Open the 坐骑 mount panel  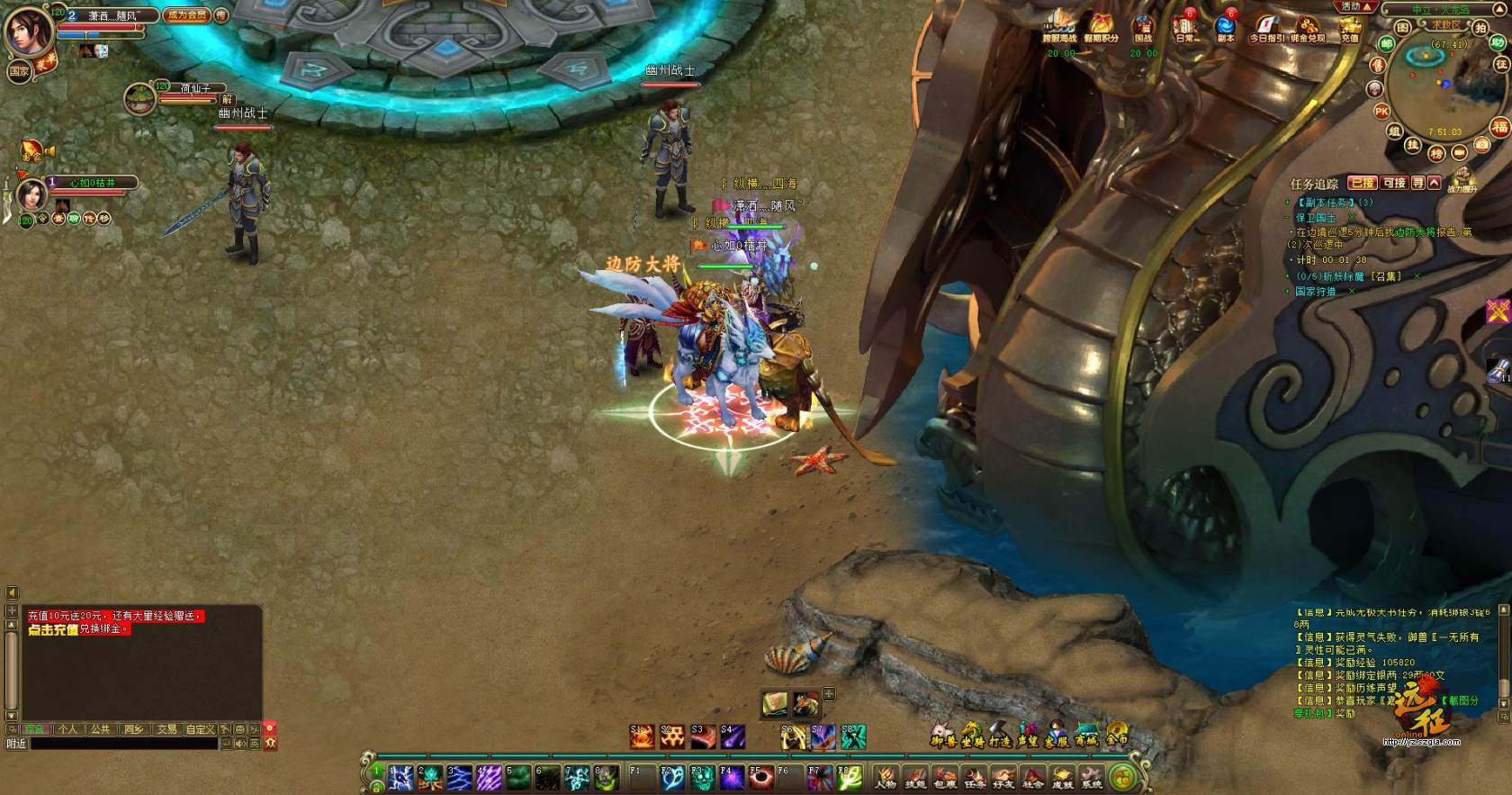click(972, 736)
